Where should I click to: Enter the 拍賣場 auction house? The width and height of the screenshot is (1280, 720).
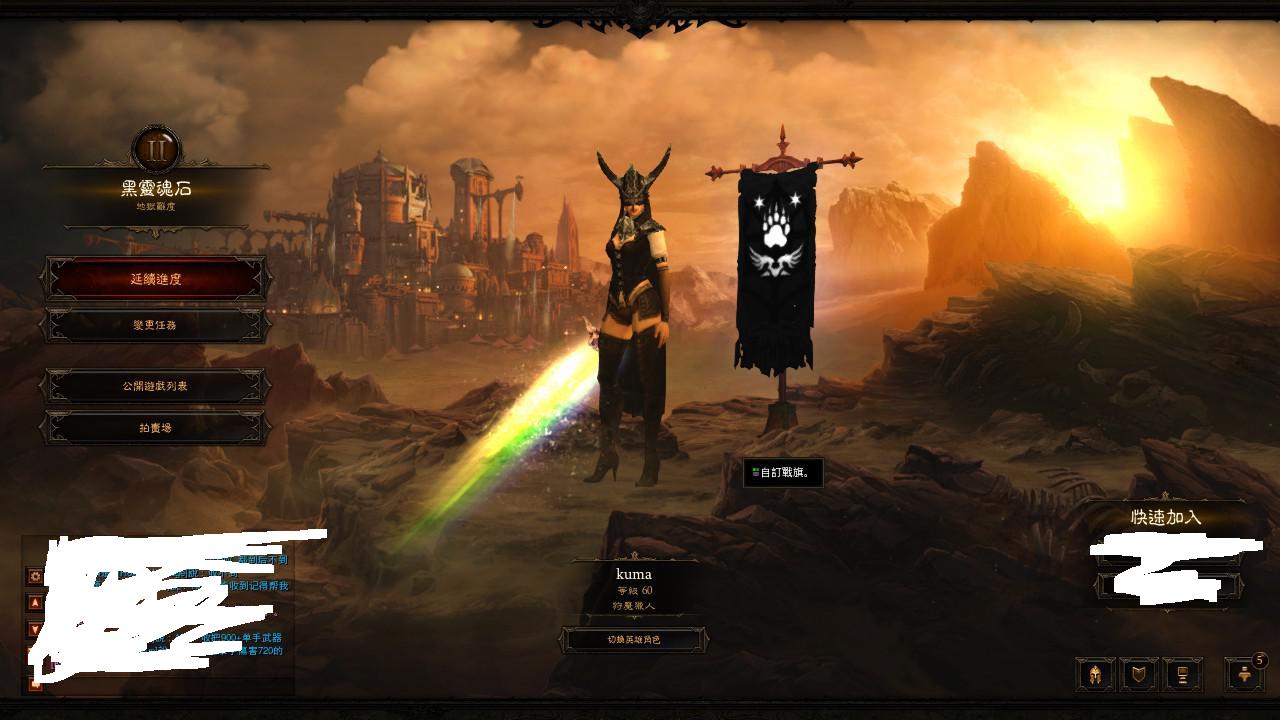[x=156, y=428]
